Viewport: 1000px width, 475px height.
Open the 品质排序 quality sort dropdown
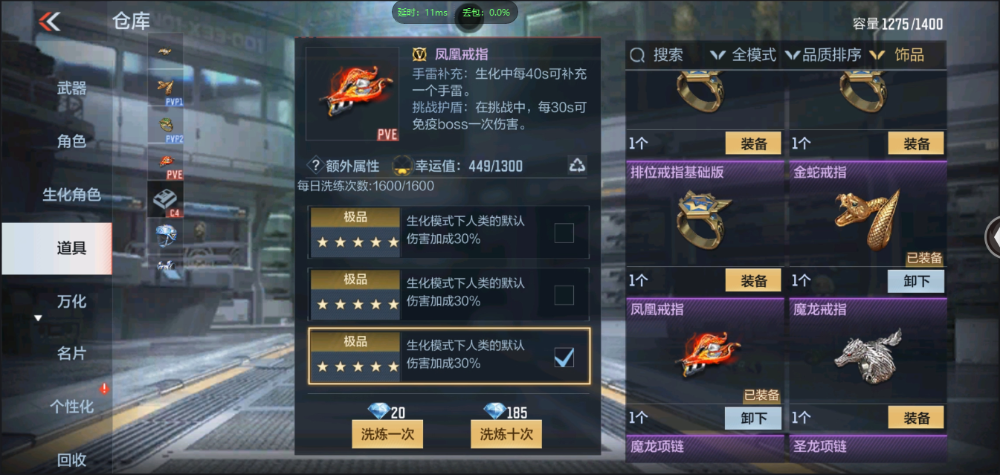tap(824, 55)
